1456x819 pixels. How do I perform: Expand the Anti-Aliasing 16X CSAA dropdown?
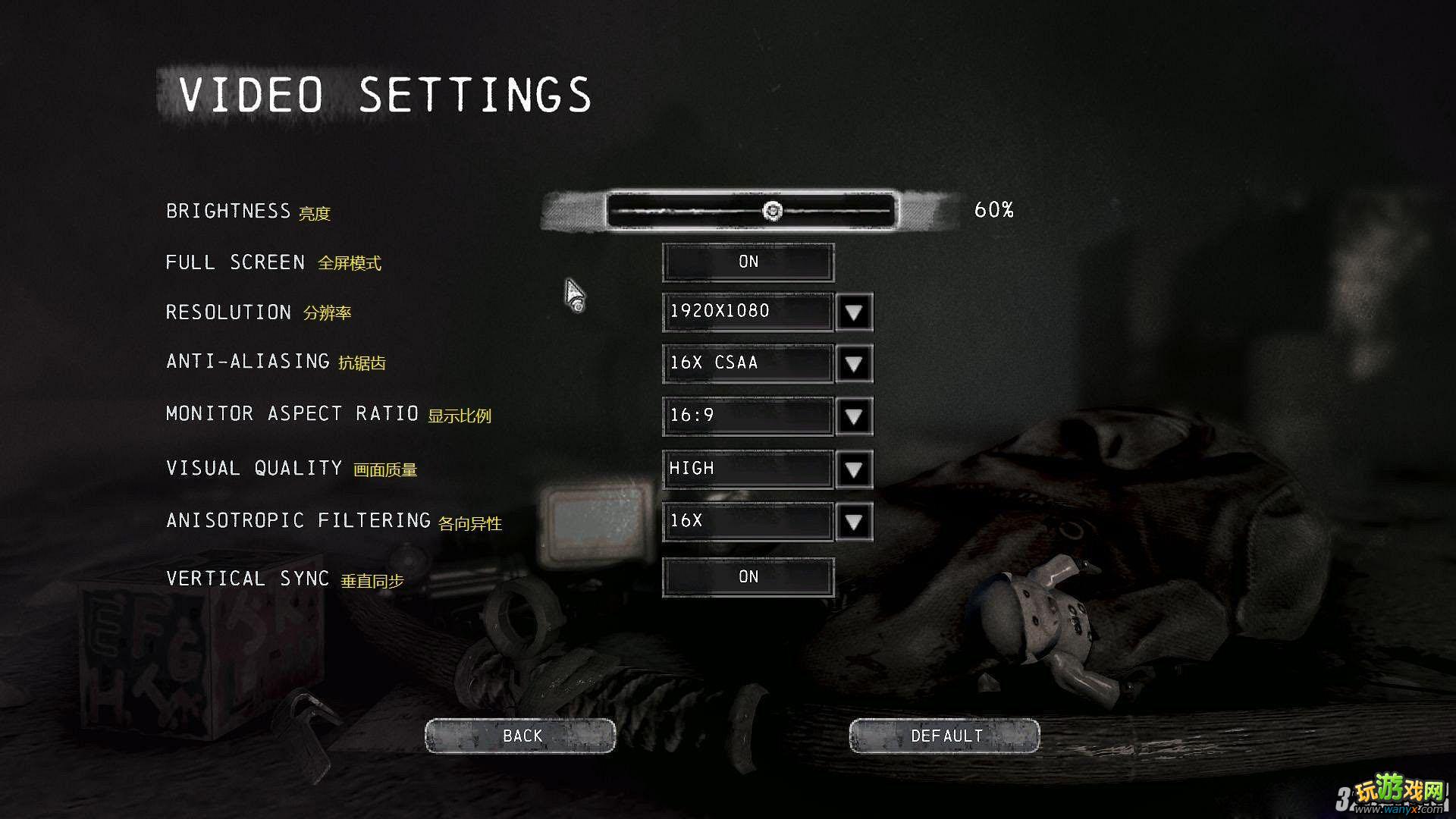[853, 363]
